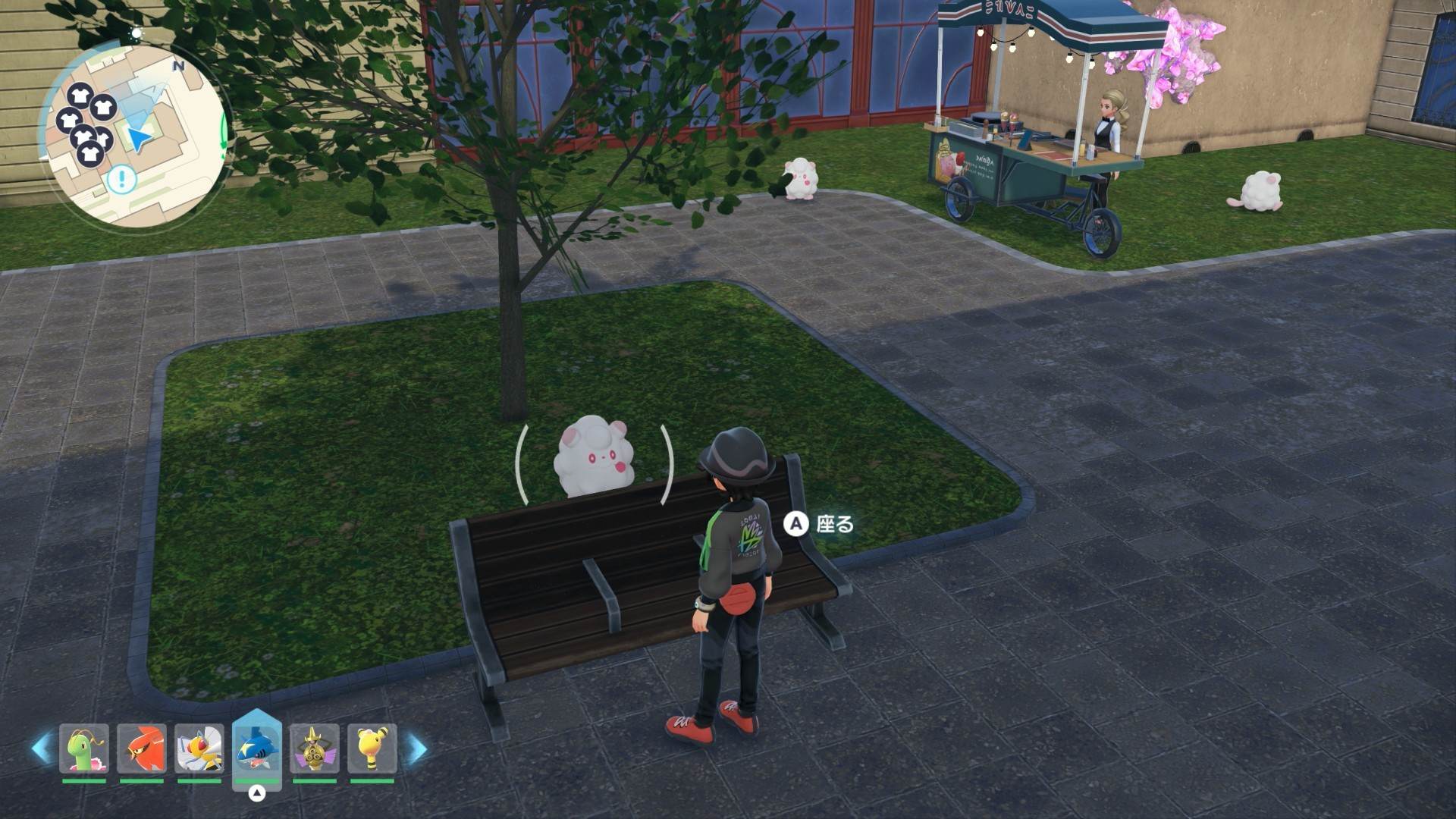Open the circular minimap

point(134,134)
